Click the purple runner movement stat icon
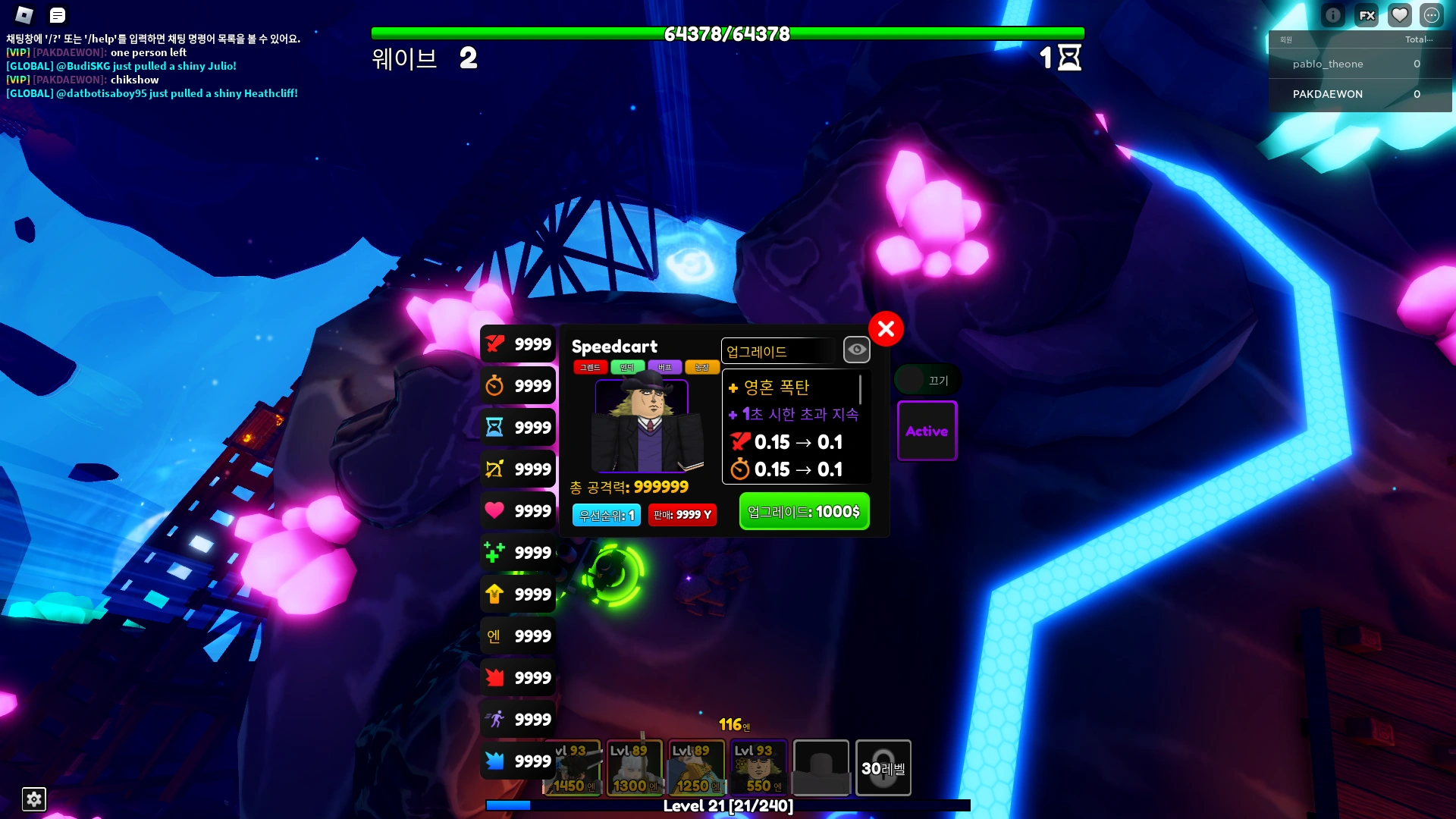Screen dimensions: 1456x819 pos(497,719)
